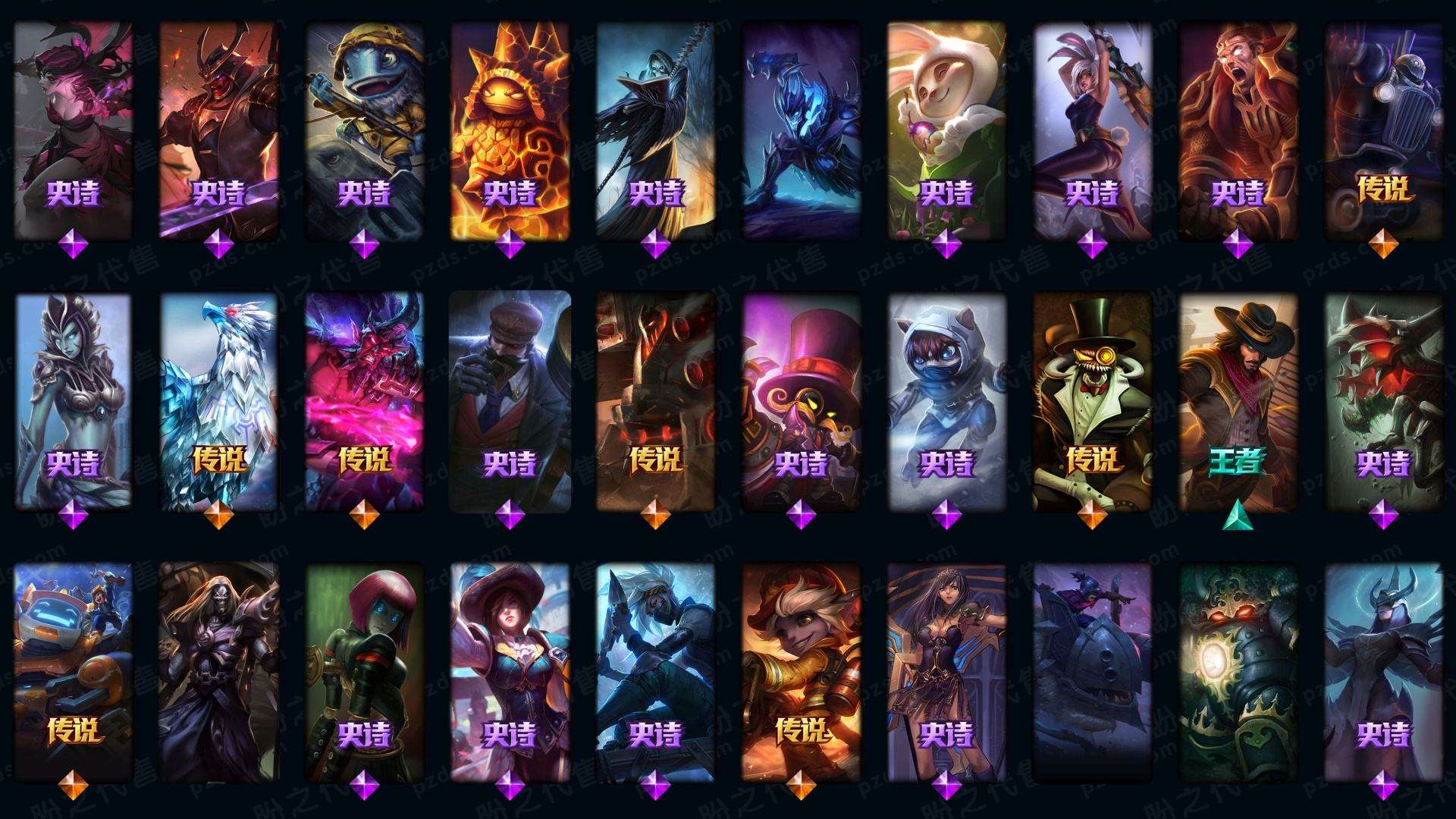Select the glowing-eyed green armored monster card
1456x819 pixels.
coord(1238,671)
